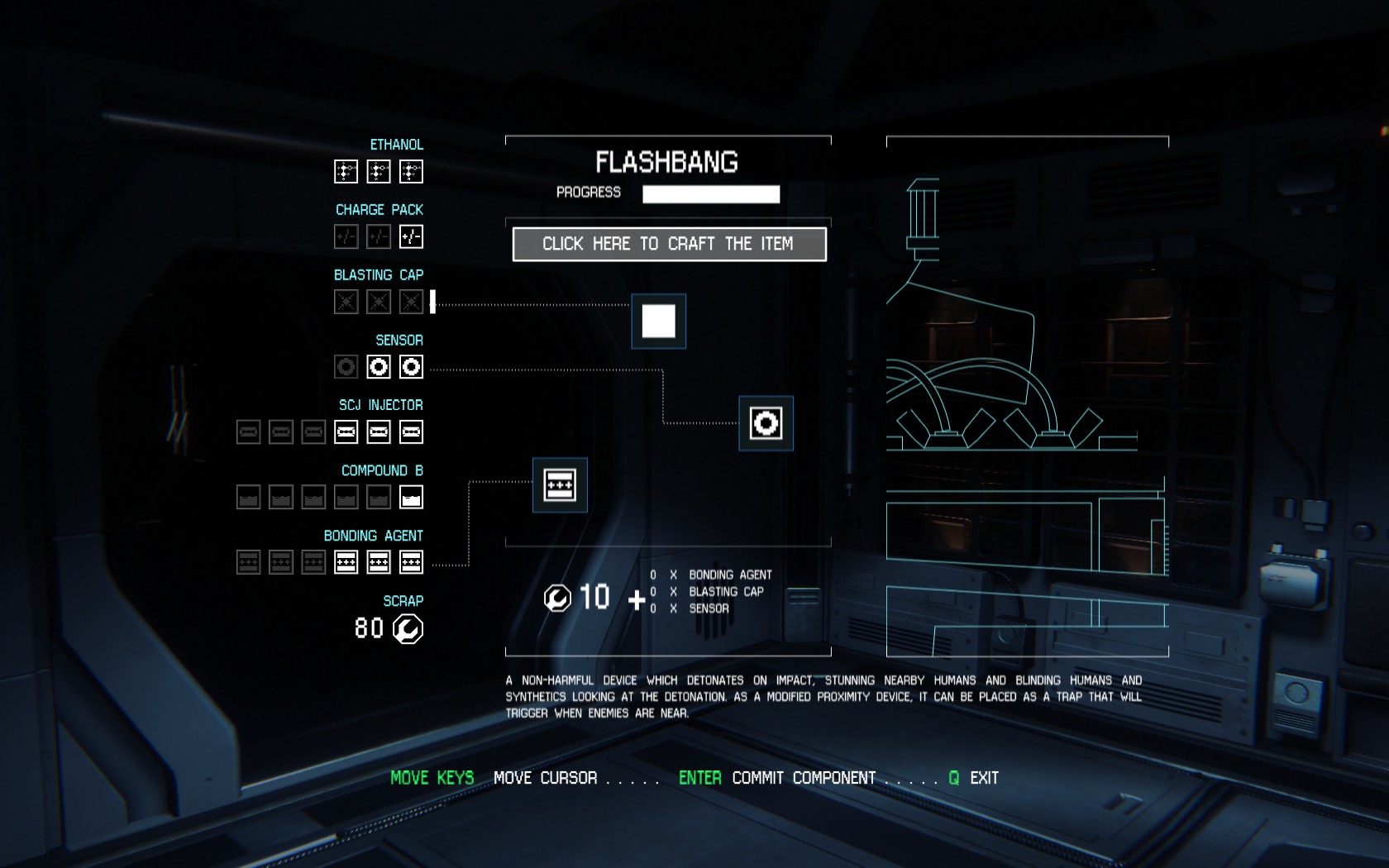1389x868 pixels.
Task: Pick the highlighted Charge Pack icon
Action: point(411,237)
